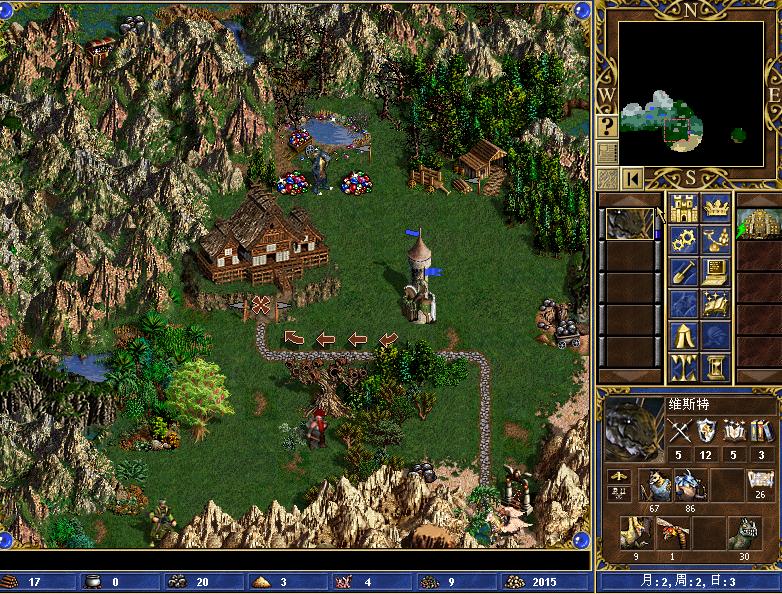The width and height of the screenshot is (782, 594).
Task: Click the list icon button below the question mark
Action: click(x=607, y=152)
